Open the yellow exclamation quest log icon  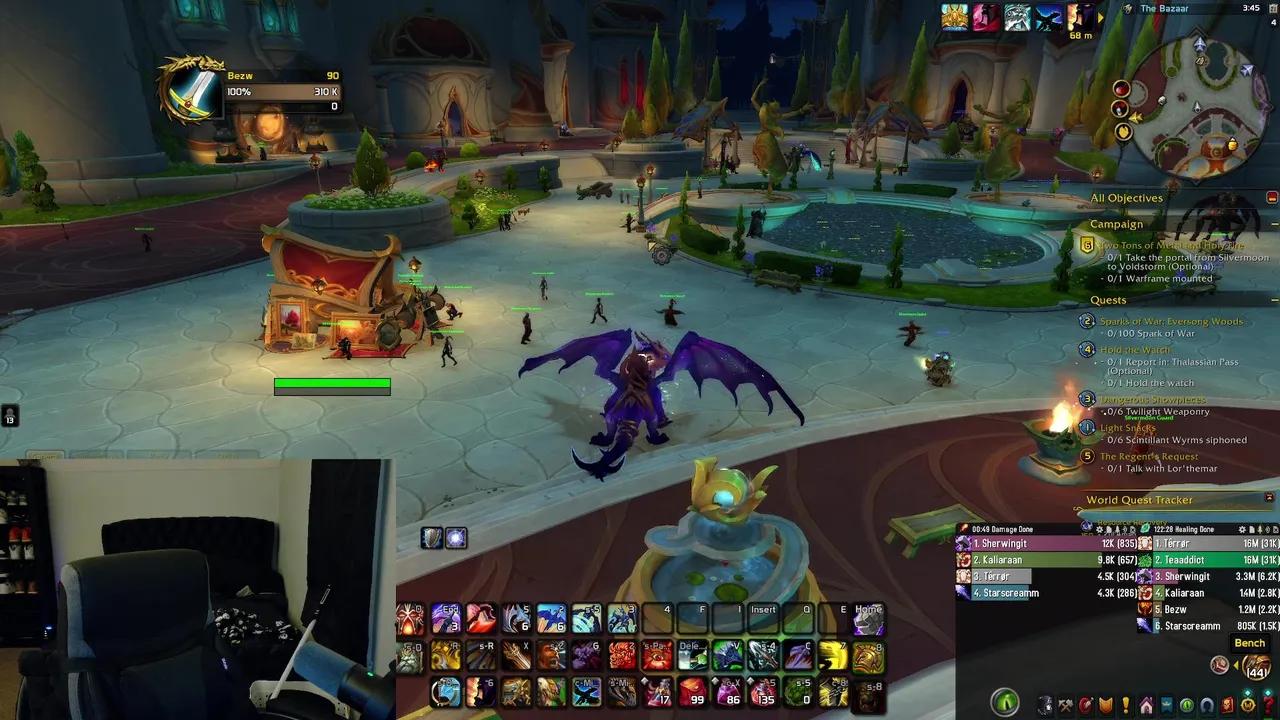pyautogui.click(x=1126, y=706)
